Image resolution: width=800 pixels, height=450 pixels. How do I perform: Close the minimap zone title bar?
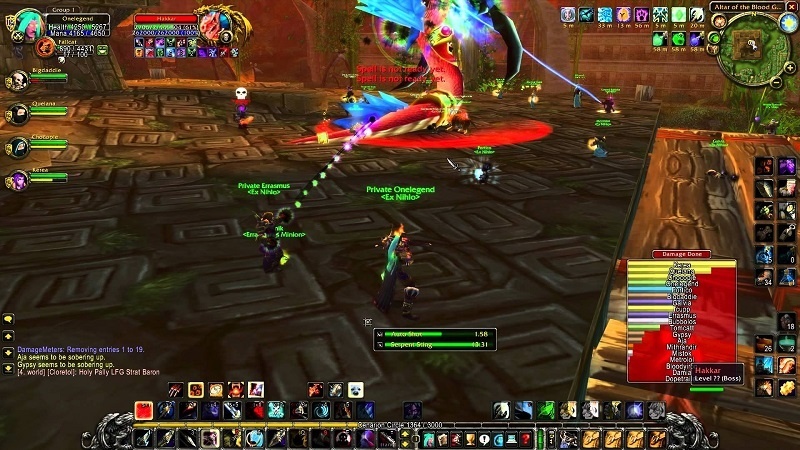coord(793,7)
